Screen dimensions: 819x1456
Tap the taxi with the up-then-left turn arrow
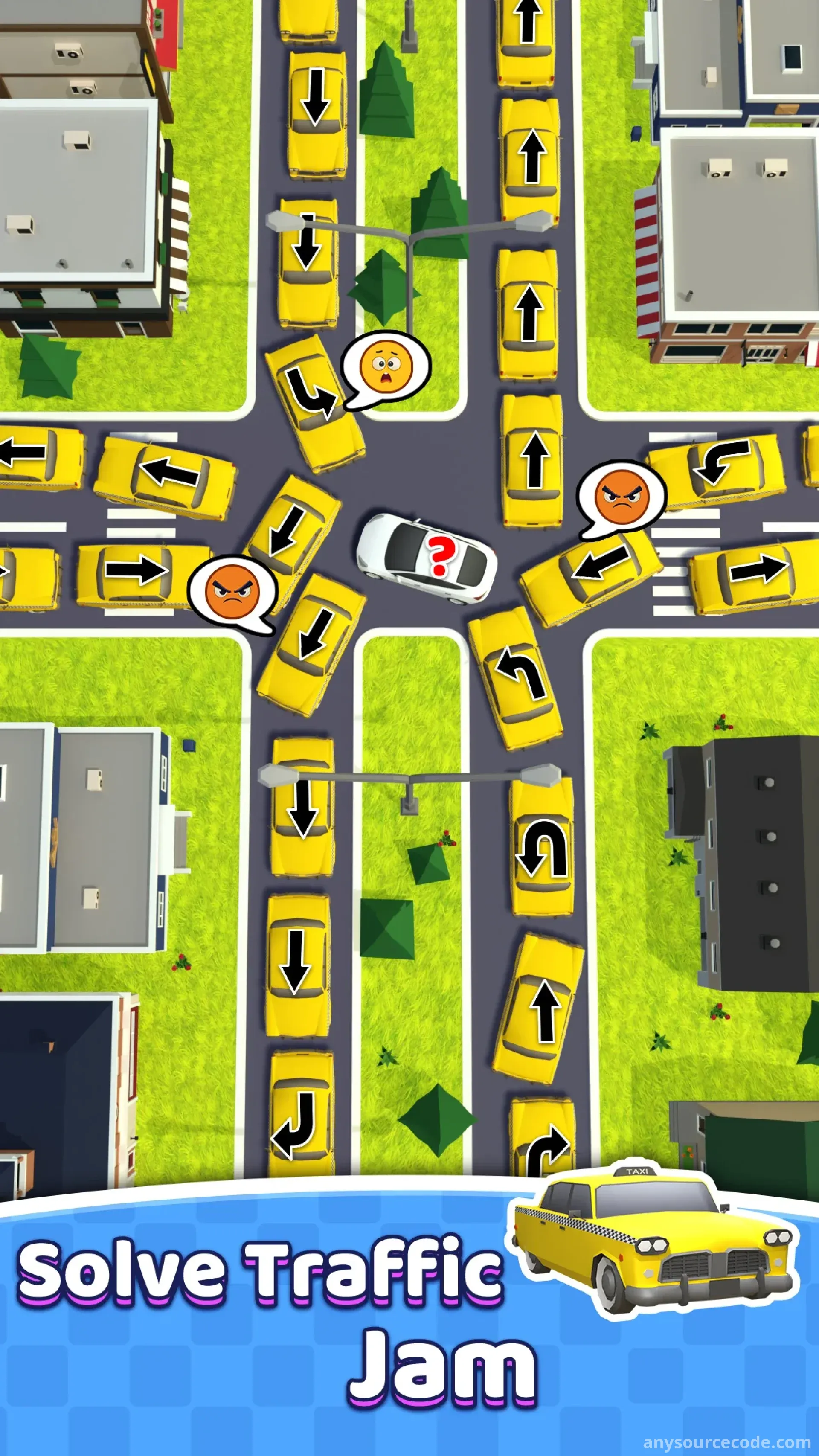click(x=515, y=678)
